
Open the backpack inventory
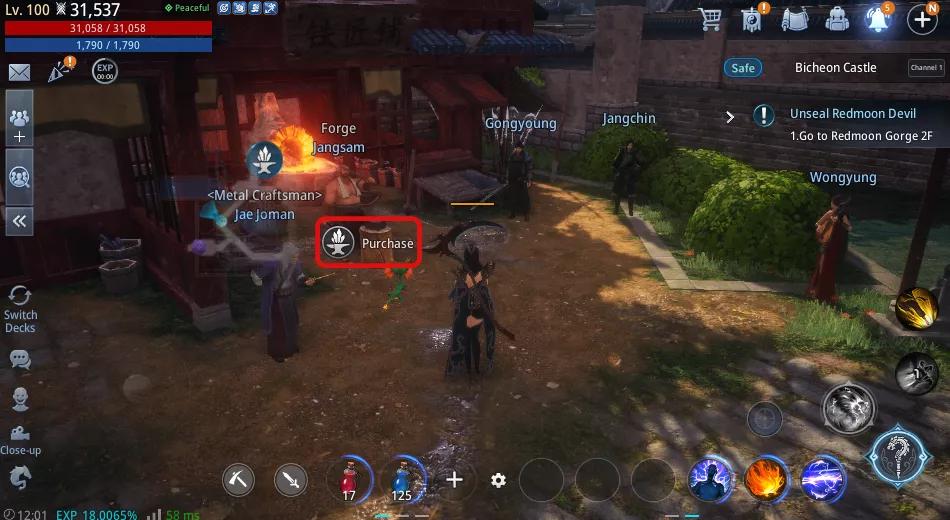point(836,19)
